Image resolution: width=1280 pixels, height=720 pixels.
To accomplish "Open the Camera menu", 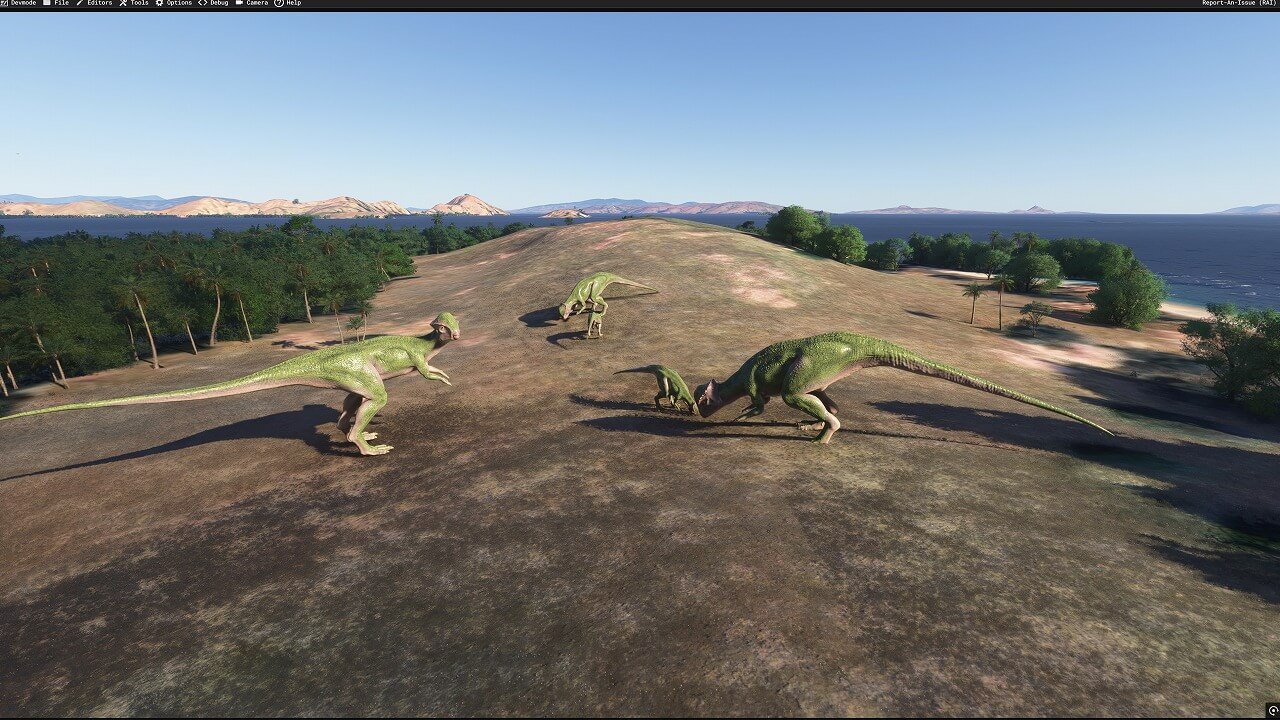I will point(252,3).
